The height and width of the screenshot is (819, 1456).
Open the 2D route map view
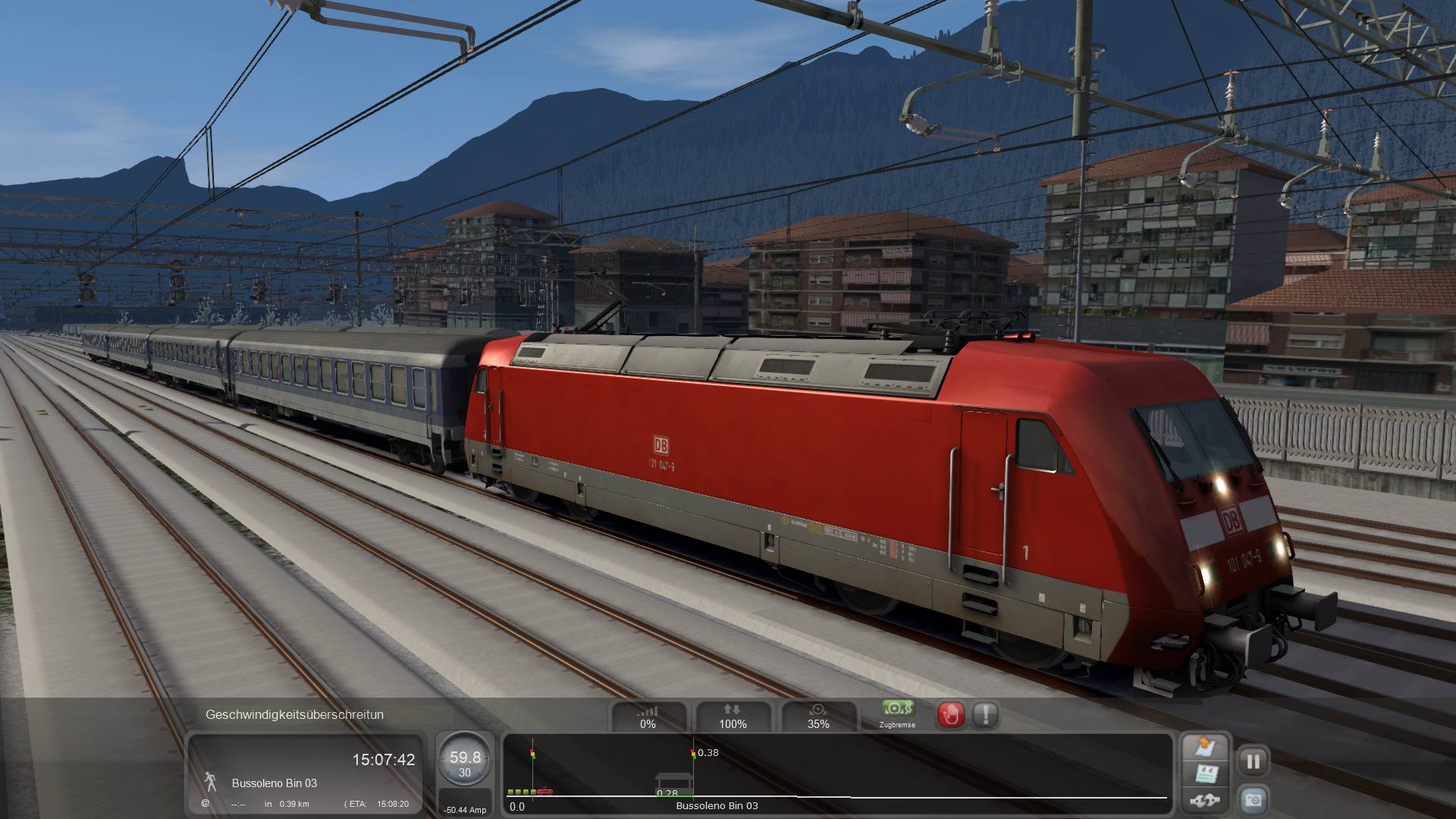coord(1205,747)
